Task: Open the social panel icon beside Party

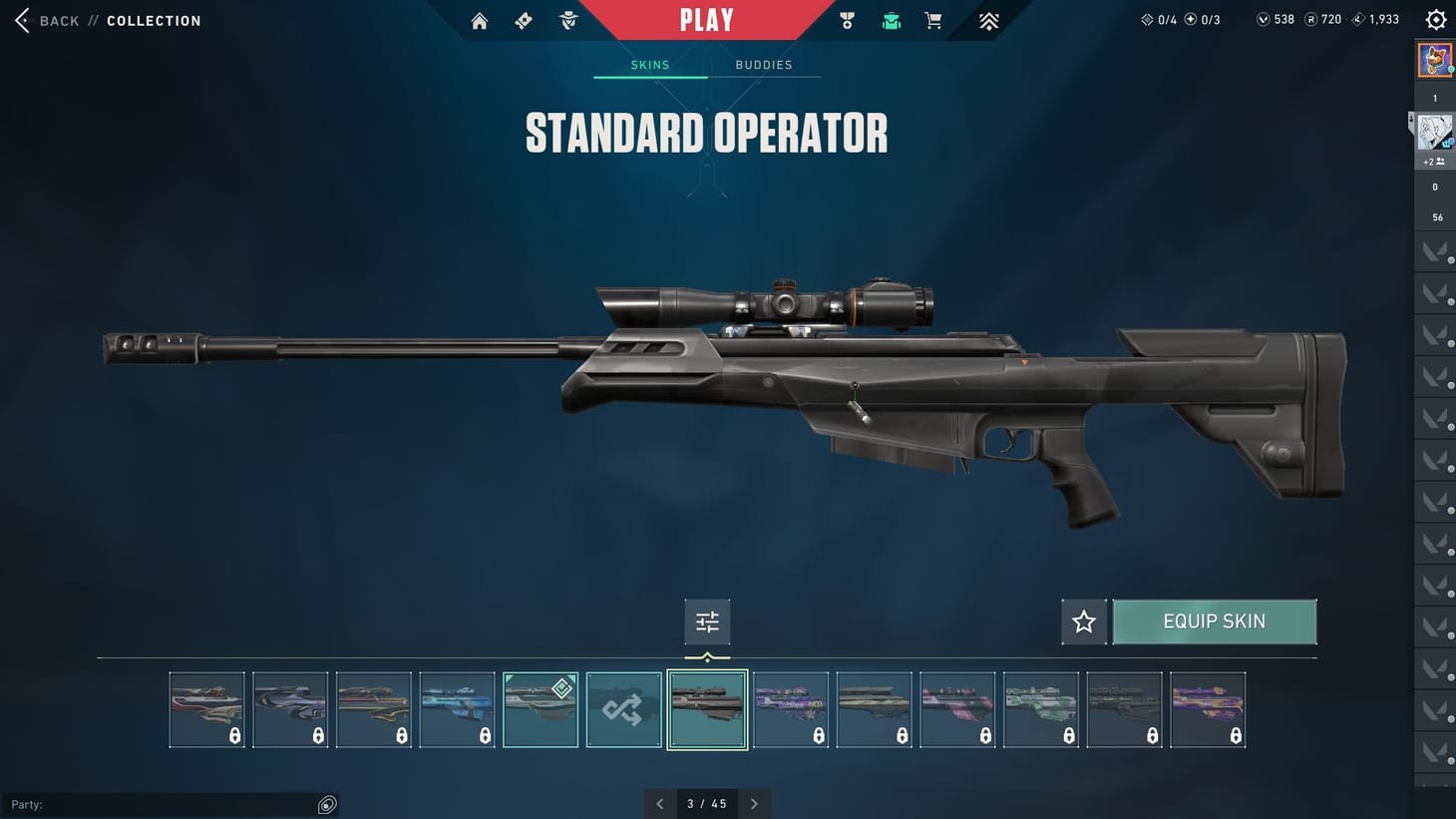Action: (327, 804)
